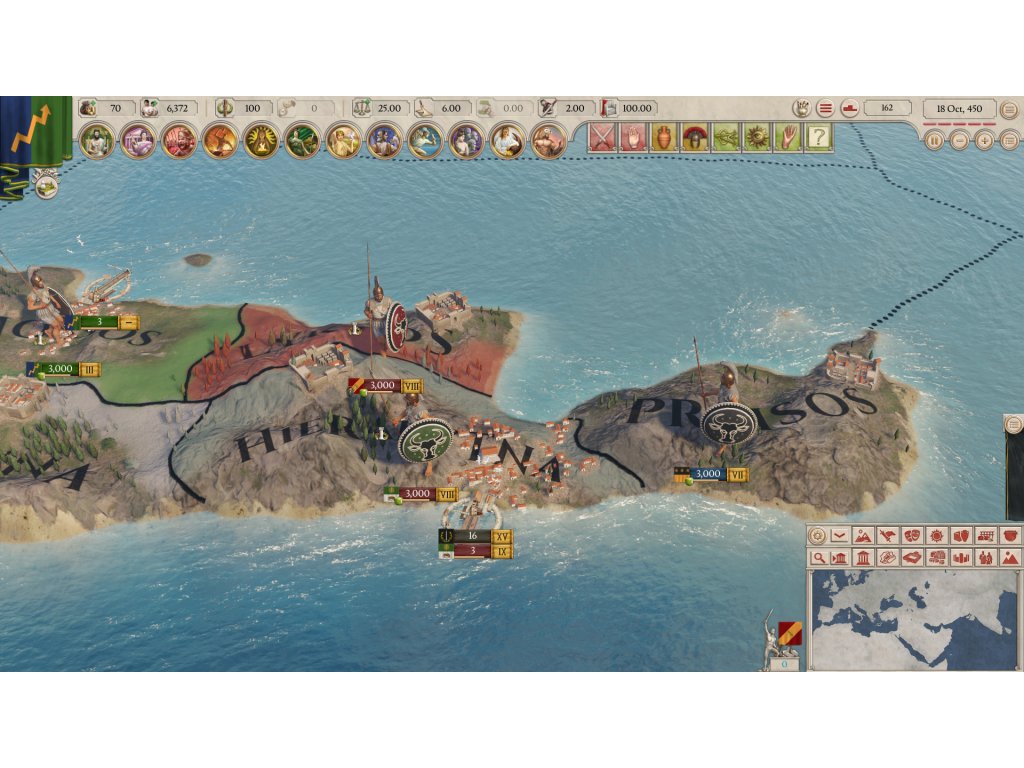This screenshot has height=768, width=1024.
Task: Switch to the terrain mountain map mode
Action: pos(862,536)
